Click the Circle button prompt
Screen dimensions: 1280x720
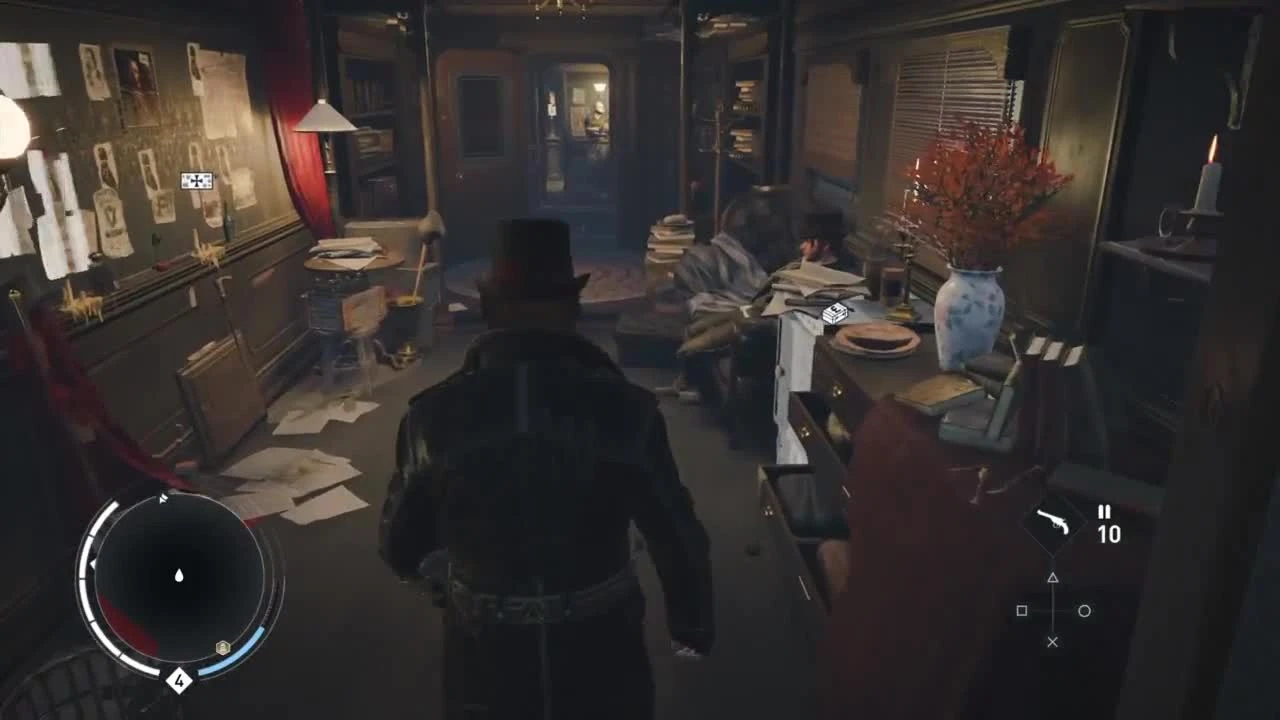click(x=1084, y=610)
